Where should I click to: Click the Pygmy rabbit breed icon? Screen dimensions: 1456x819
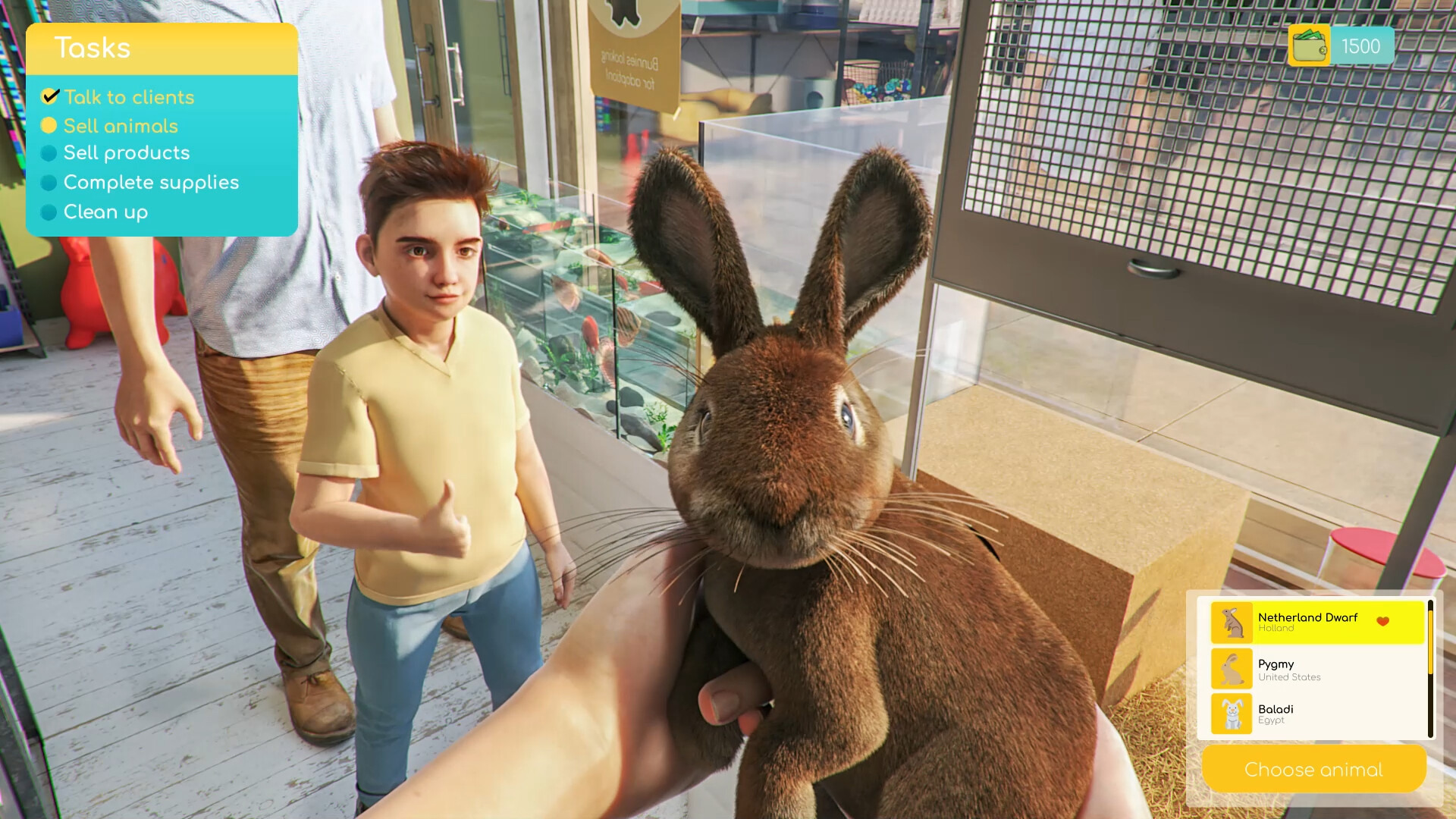1232,670
